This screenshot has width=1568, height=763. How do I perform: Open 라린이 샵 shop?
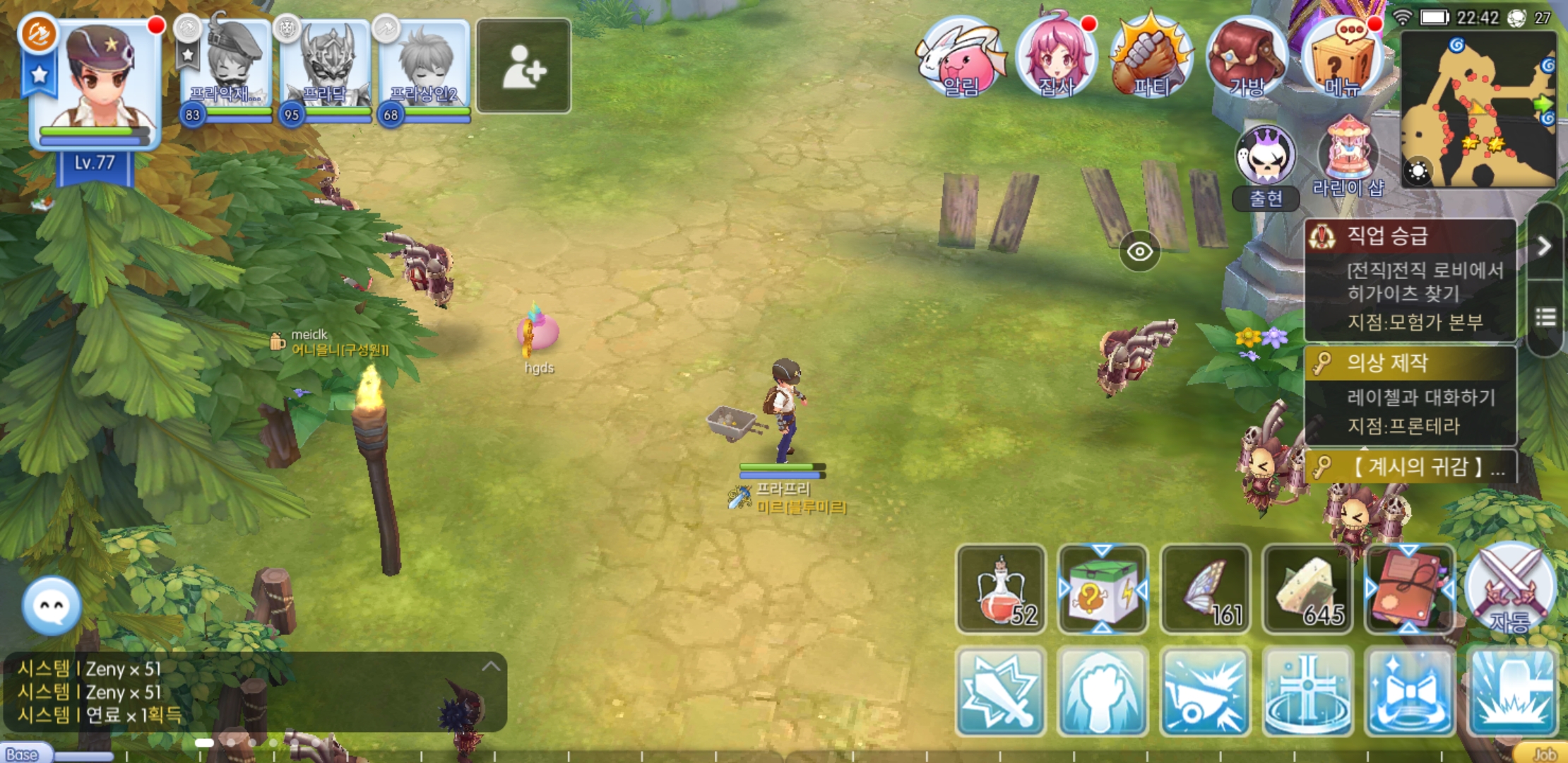pyautogui.click(x=1348, y=157)
